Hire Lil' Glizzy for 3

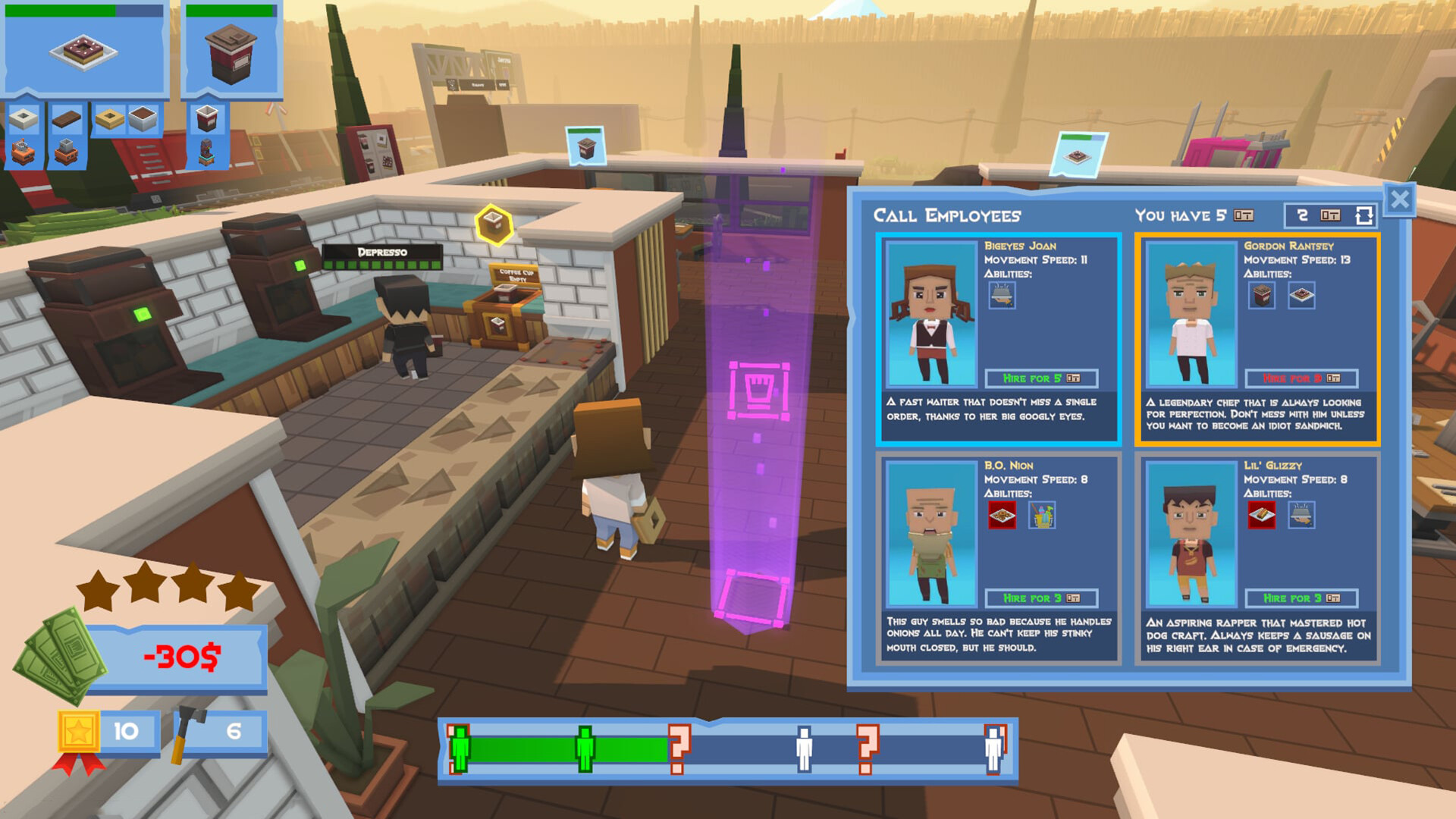[1301, 598]
